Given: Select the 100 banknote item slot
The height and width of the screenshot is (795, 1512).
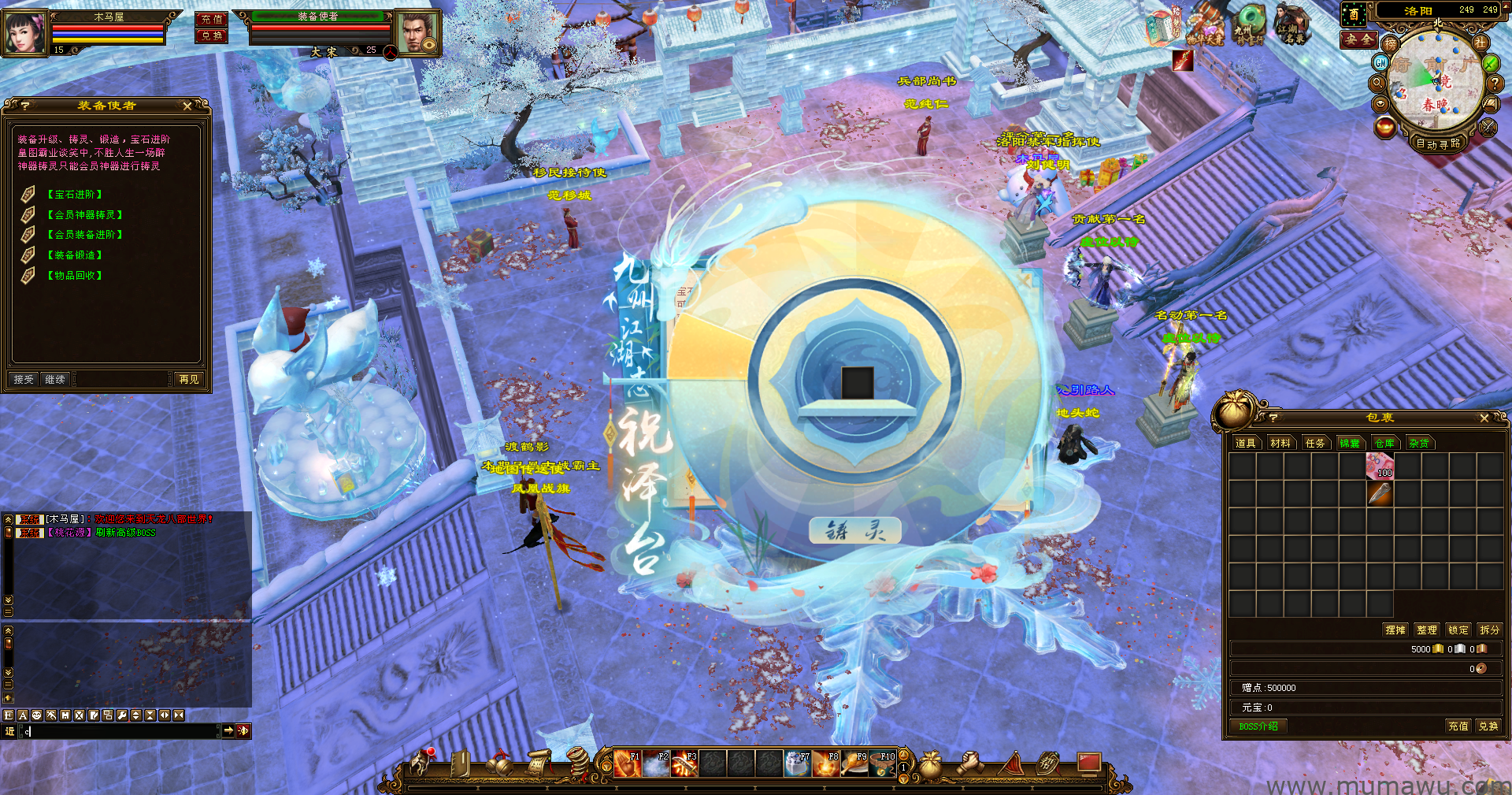Looking at the screenshot, I should (x=1380, y=466).
